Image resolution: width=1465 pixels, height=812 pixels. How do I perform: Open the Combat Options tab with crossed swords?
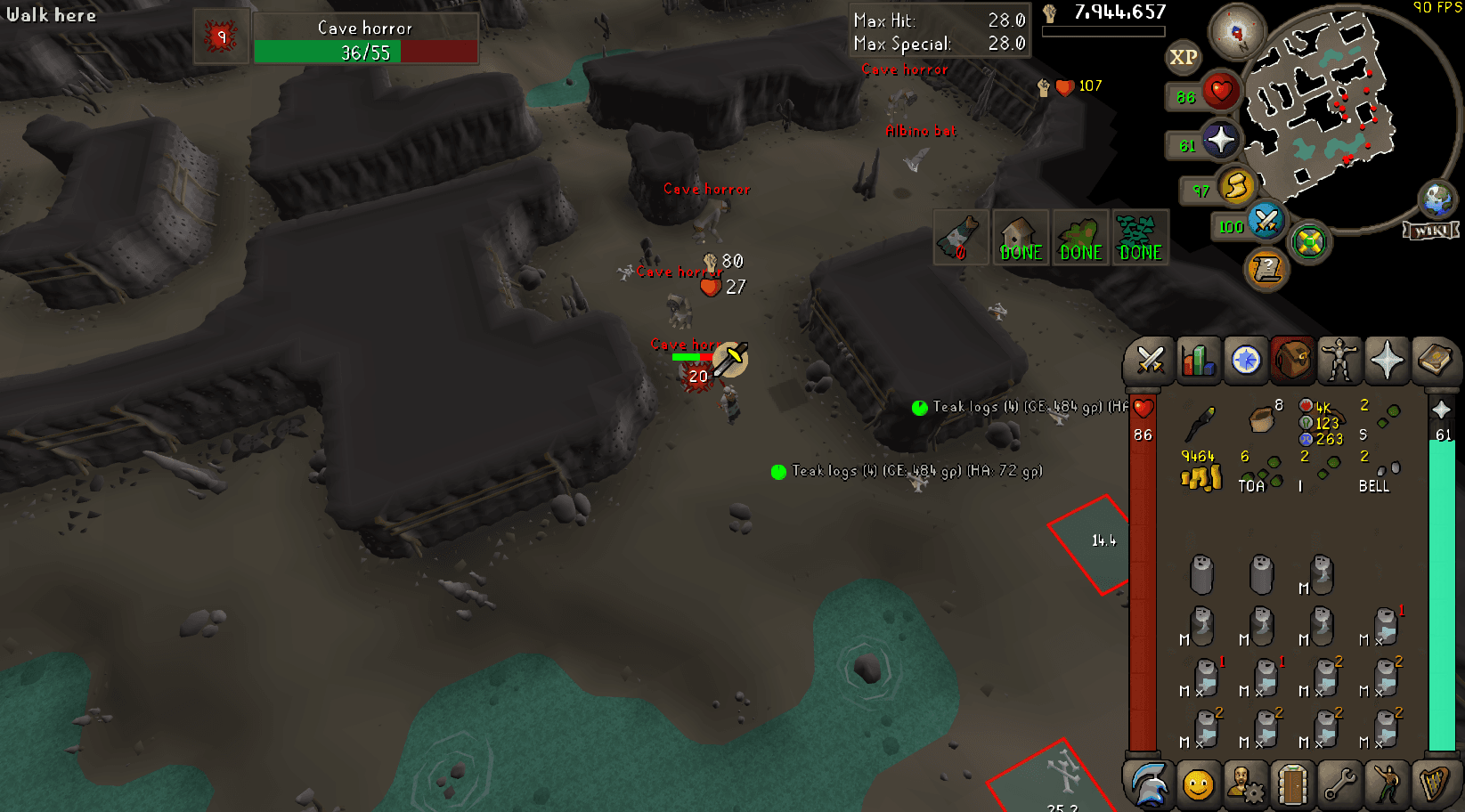coord(1149,361)
